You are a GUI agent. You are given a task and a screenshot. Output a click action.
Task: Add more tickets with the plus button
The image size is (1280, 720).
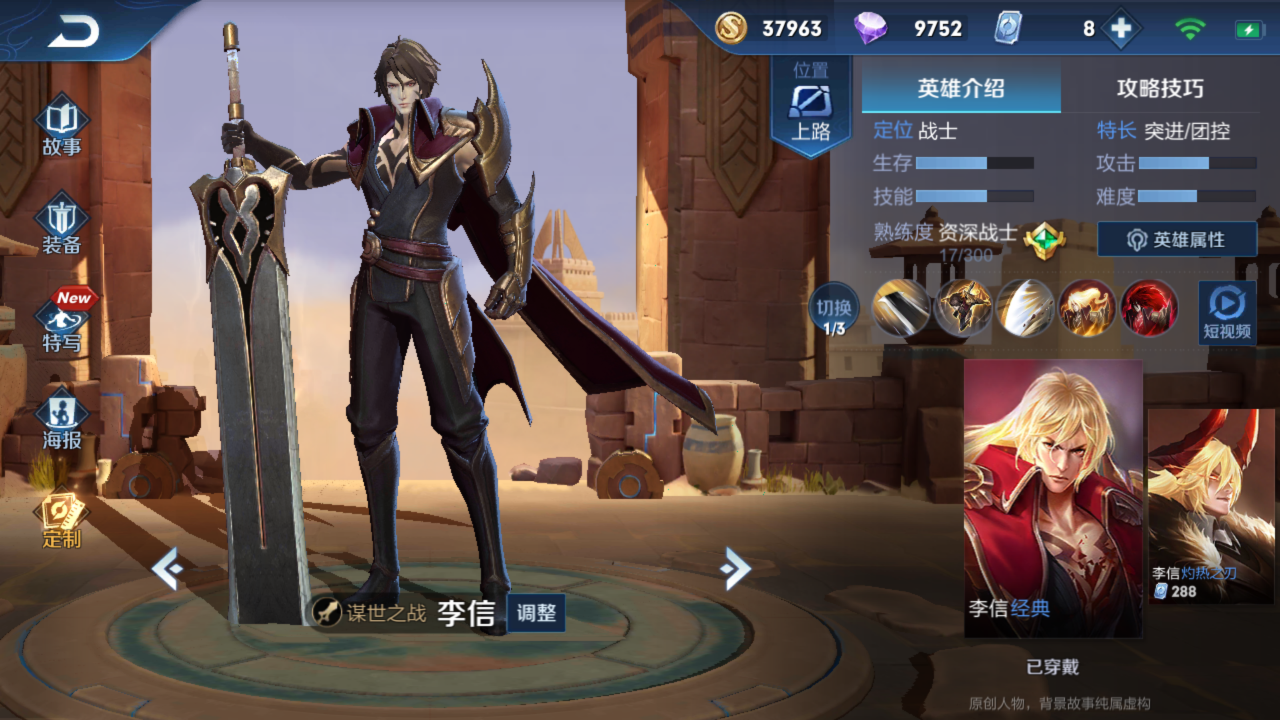[x=1121, y=29]
